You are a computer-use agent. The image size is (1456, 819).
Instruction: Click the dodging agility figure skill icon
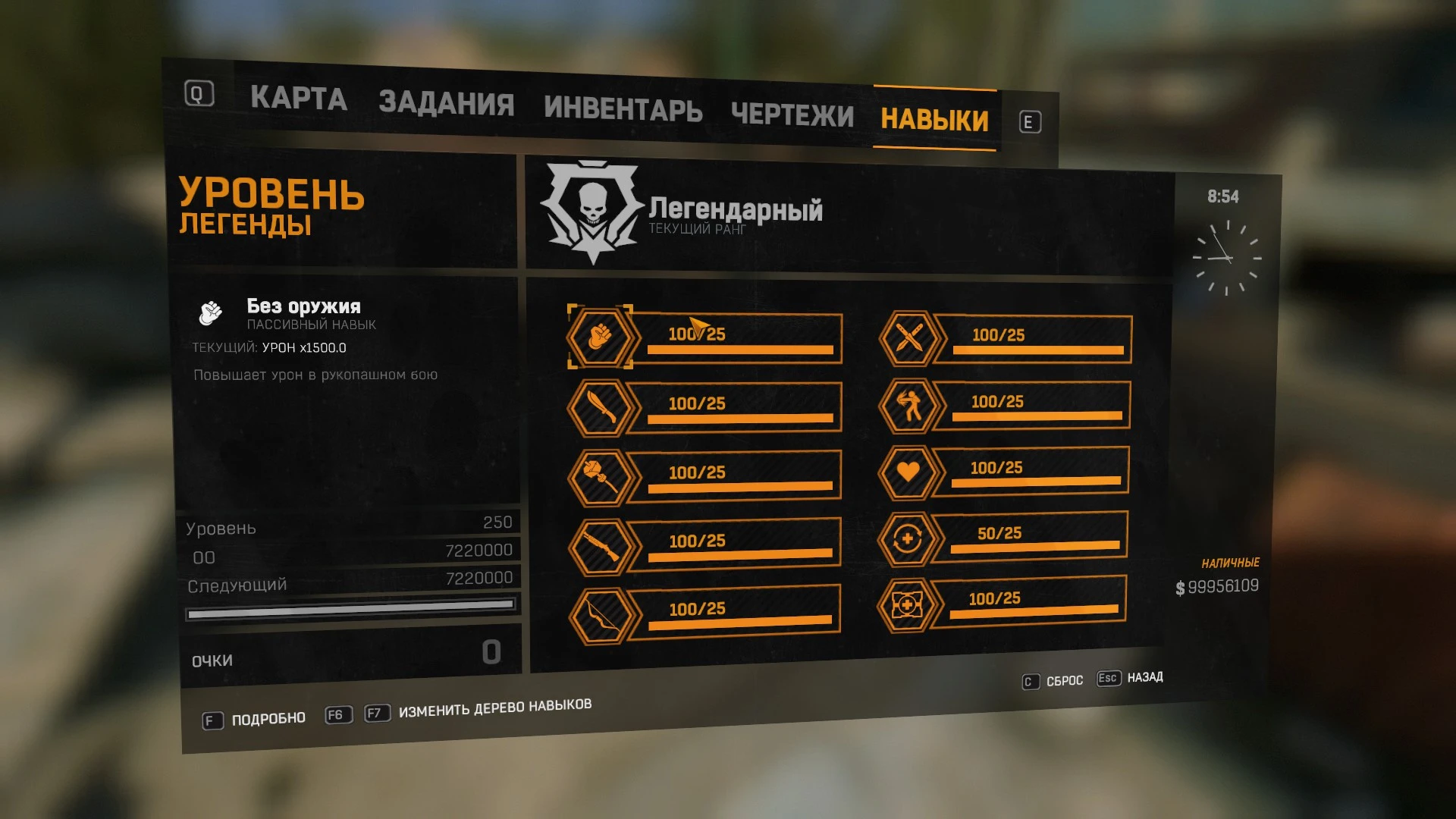(912, 404)
